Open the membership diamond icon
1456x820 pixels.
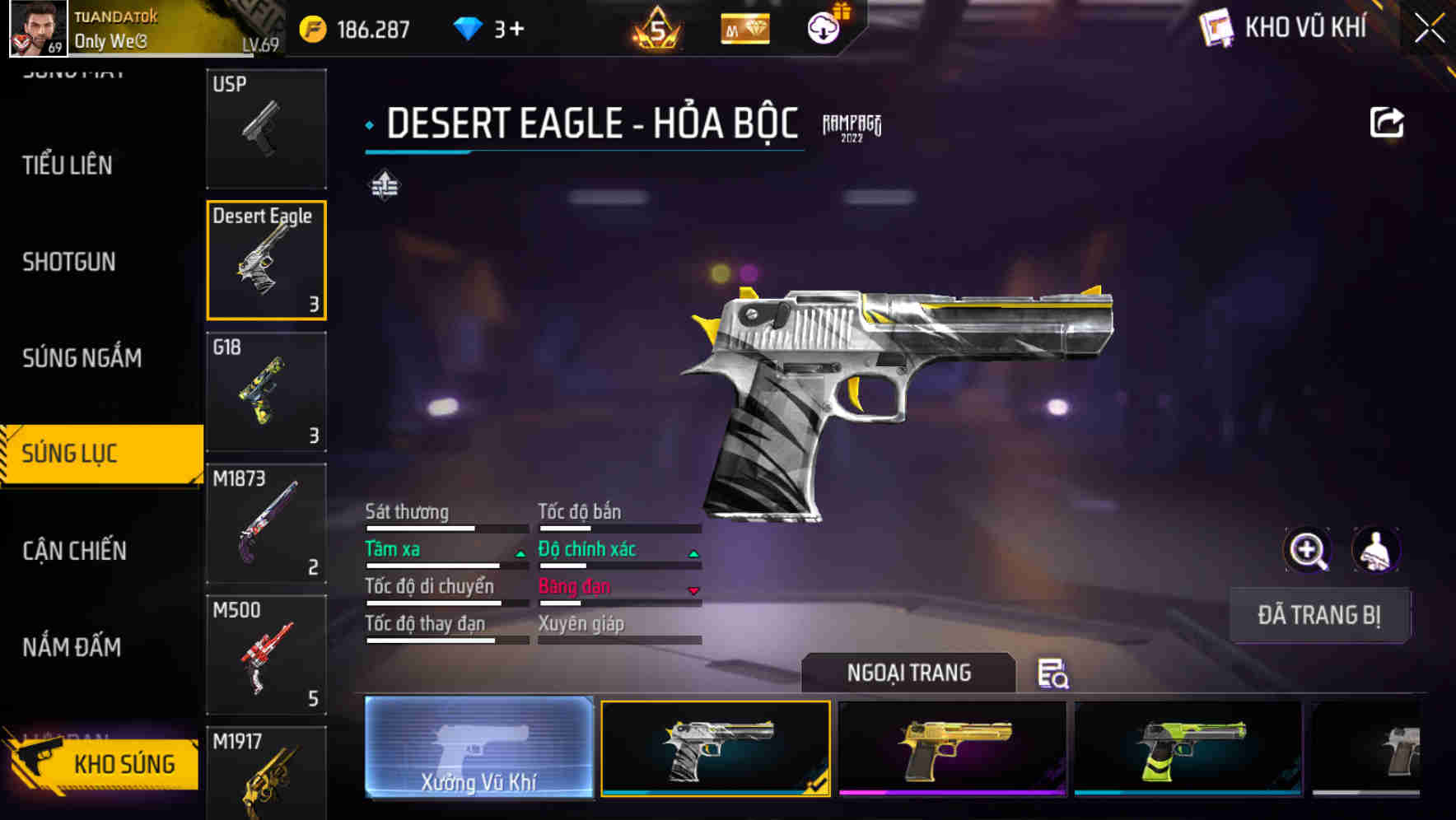(744, 27)
